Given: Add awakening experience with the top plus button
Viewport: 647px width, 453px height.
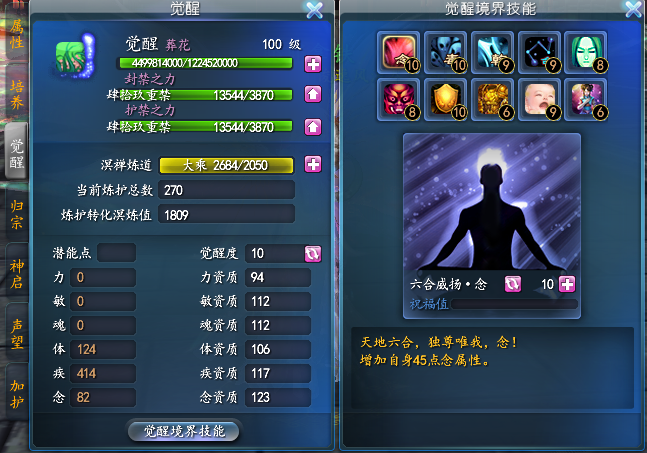Looking at the screenshot, I should coord(313,65).
